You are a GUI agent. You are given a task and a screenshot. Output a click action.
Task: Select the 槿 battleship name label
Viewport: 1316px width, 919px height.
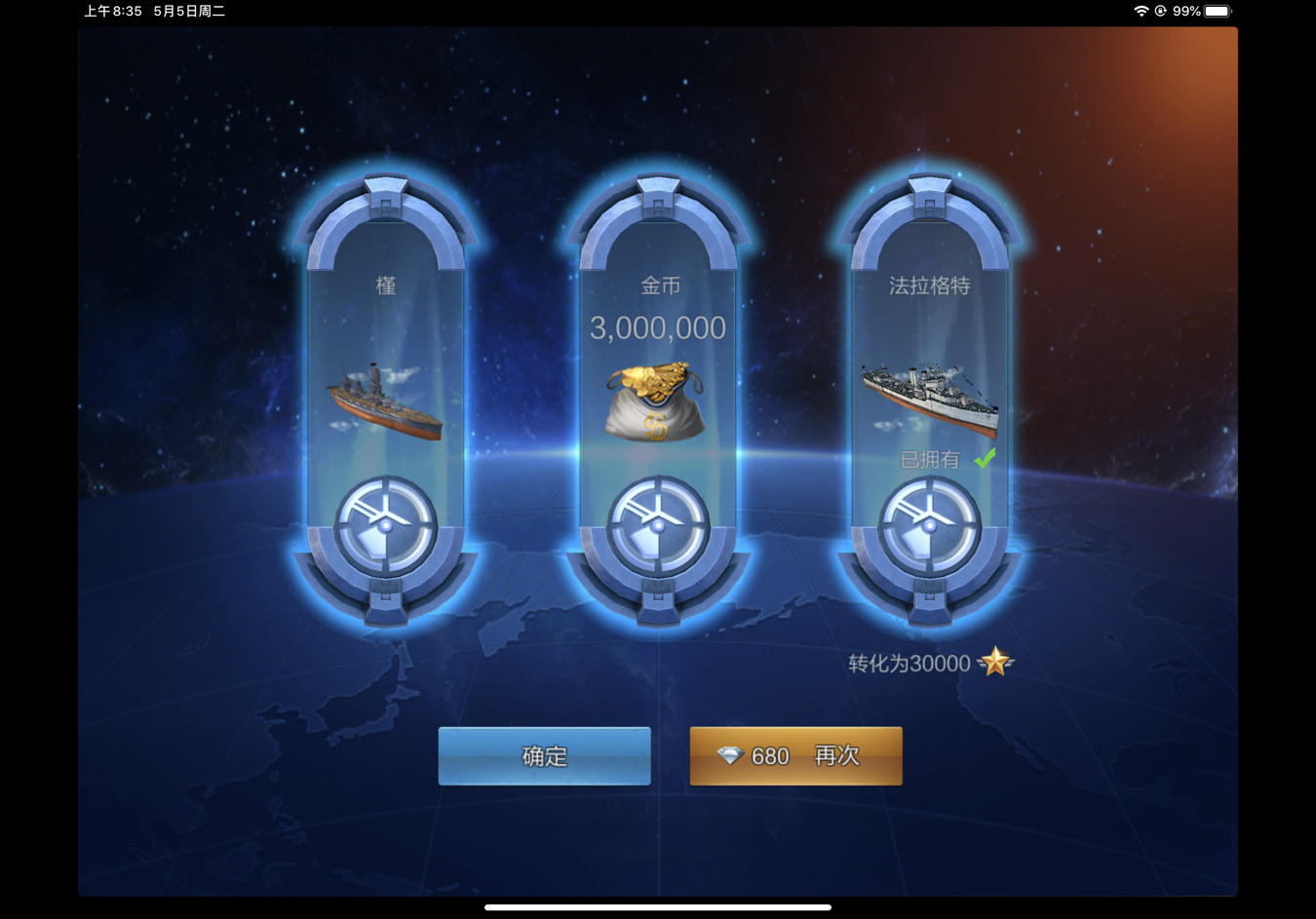(386, 287)
